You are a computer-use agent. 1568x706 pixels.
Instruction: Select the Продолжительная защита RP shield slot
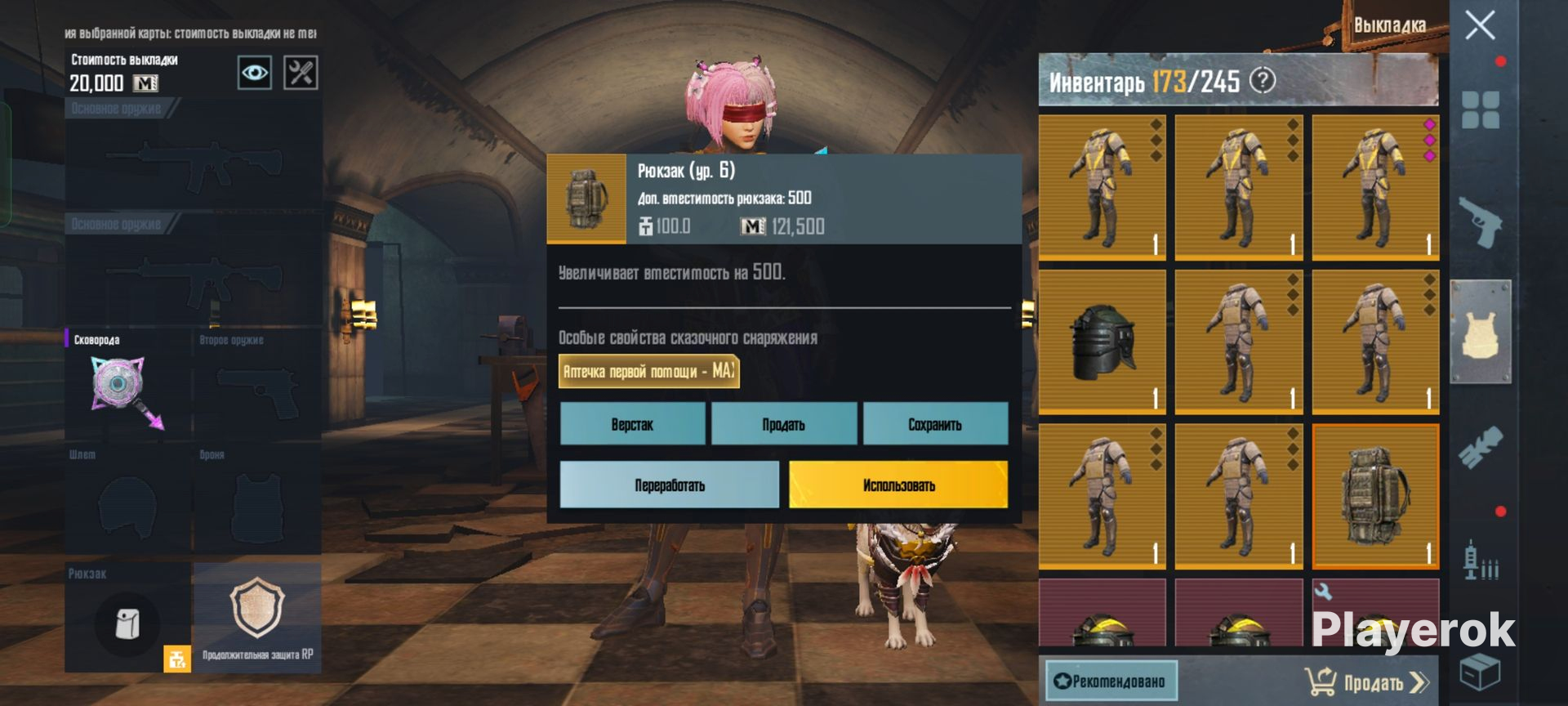257,618
